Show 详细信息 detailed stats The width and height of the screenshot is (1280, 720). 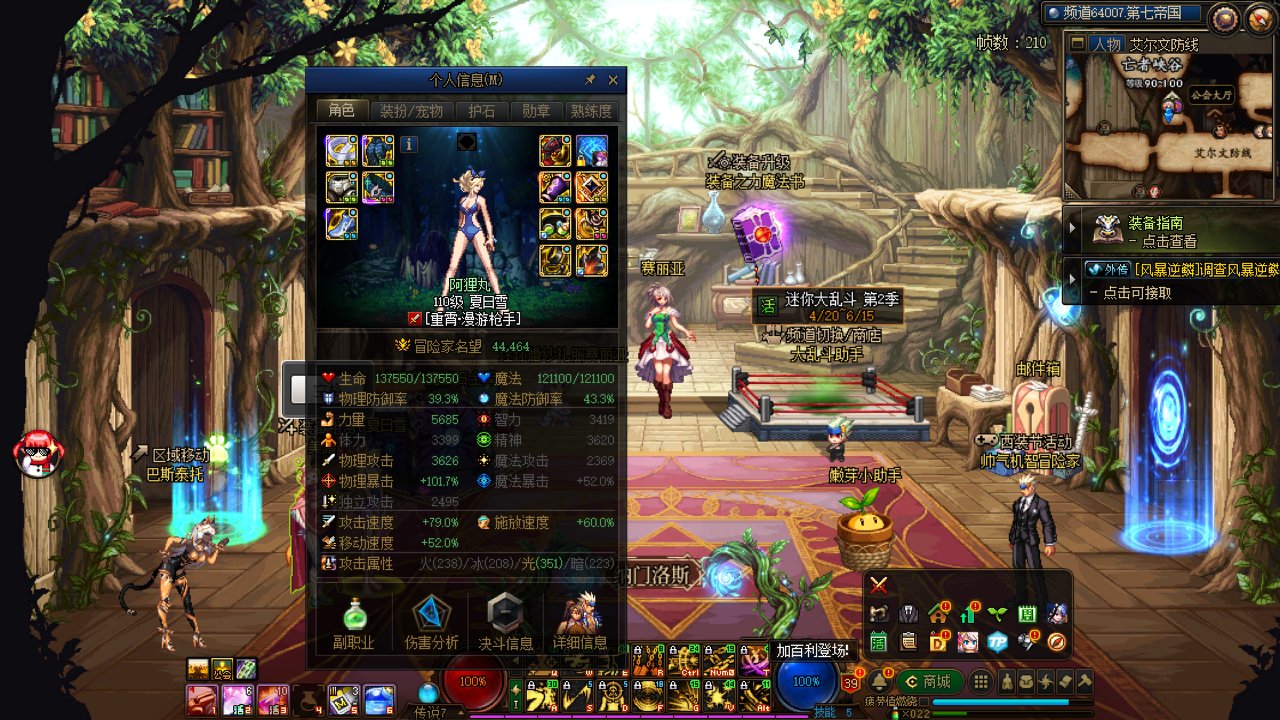[579, 622]
